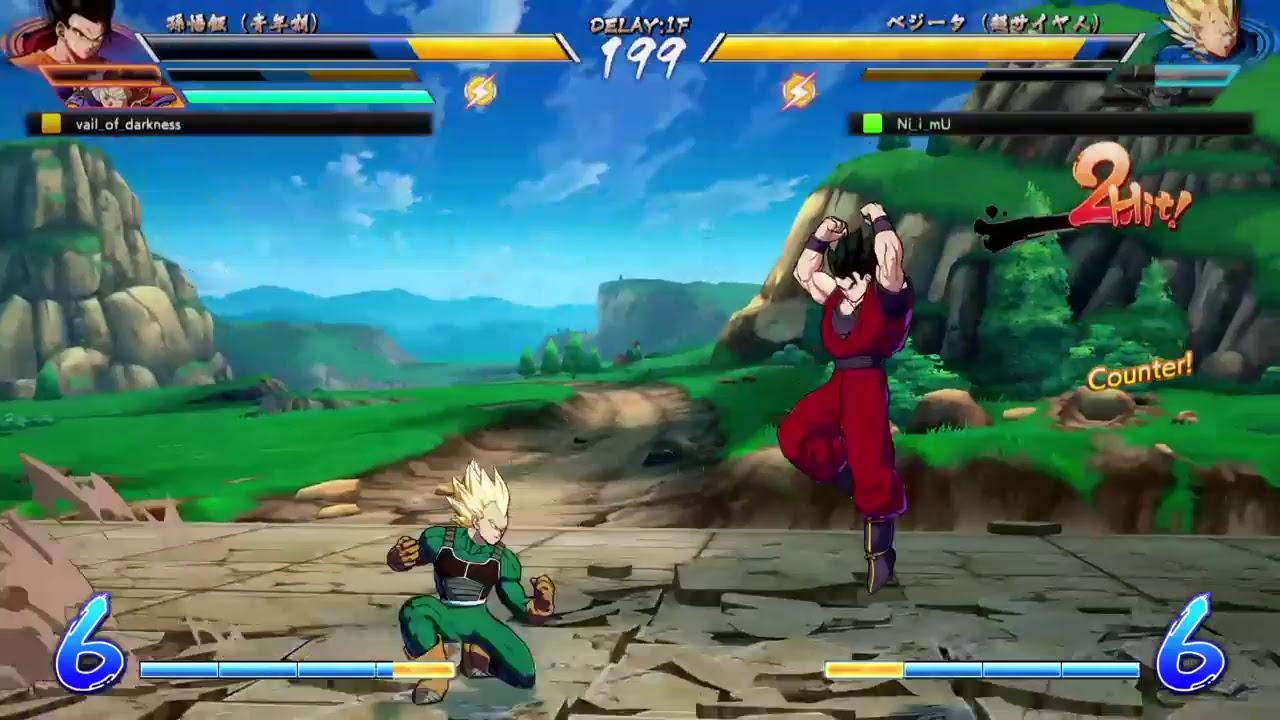Click the right Sparking Blast lightning icon
Screen dimensions: 1280x720
pos(795,89)
